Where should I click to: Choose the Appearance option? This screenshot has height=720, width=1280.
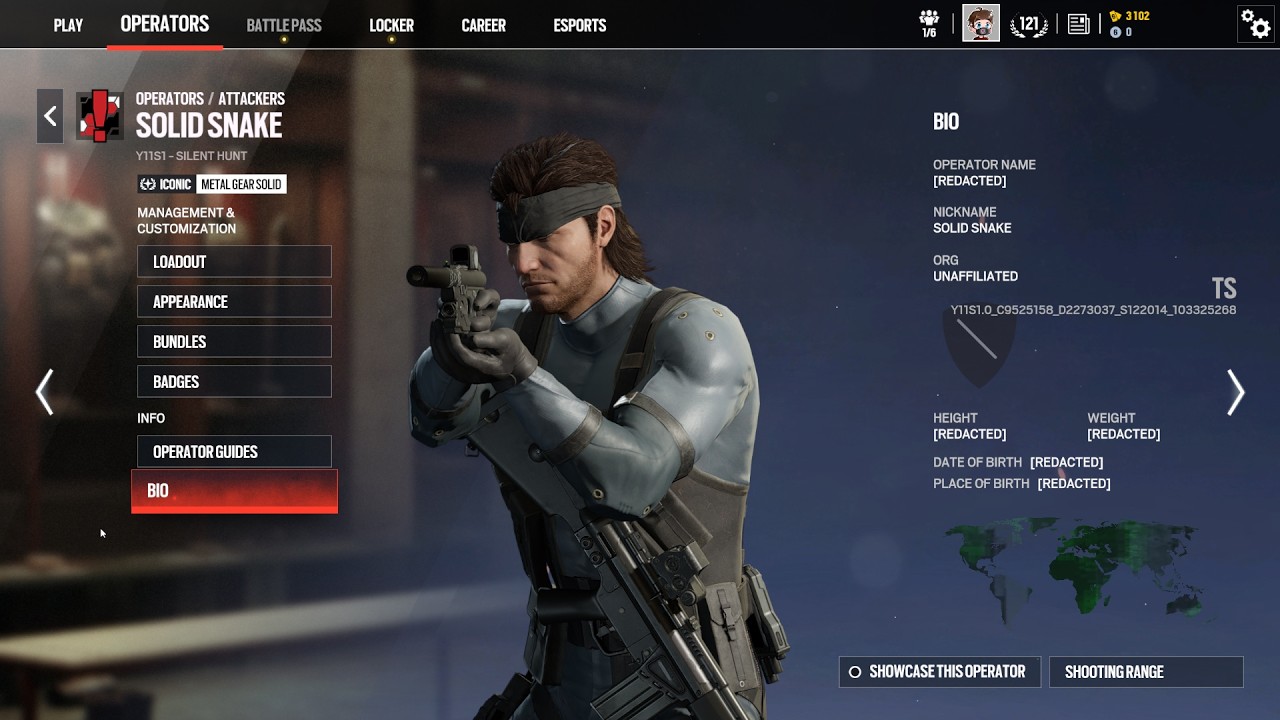[234, 302]
